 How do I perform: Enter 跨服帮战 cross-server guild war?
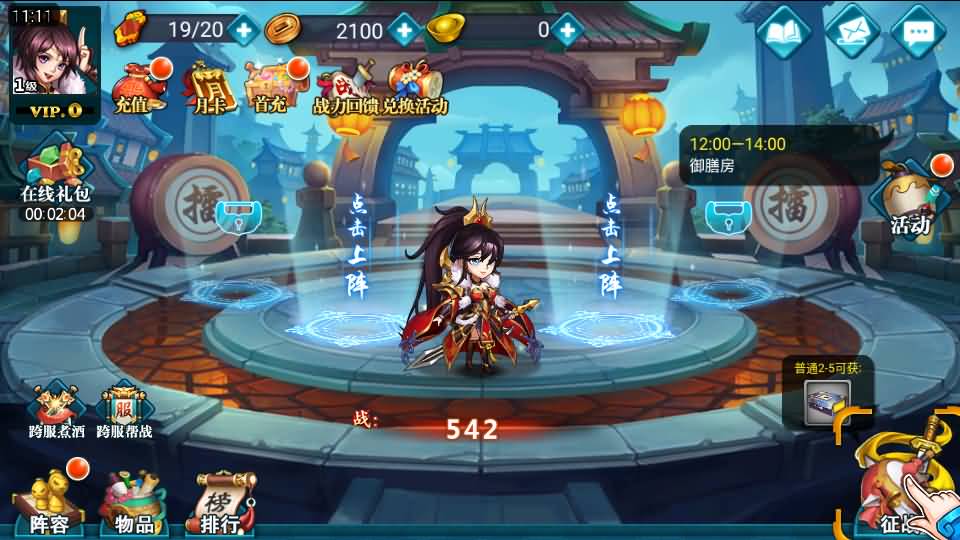[x=125, y=412]
